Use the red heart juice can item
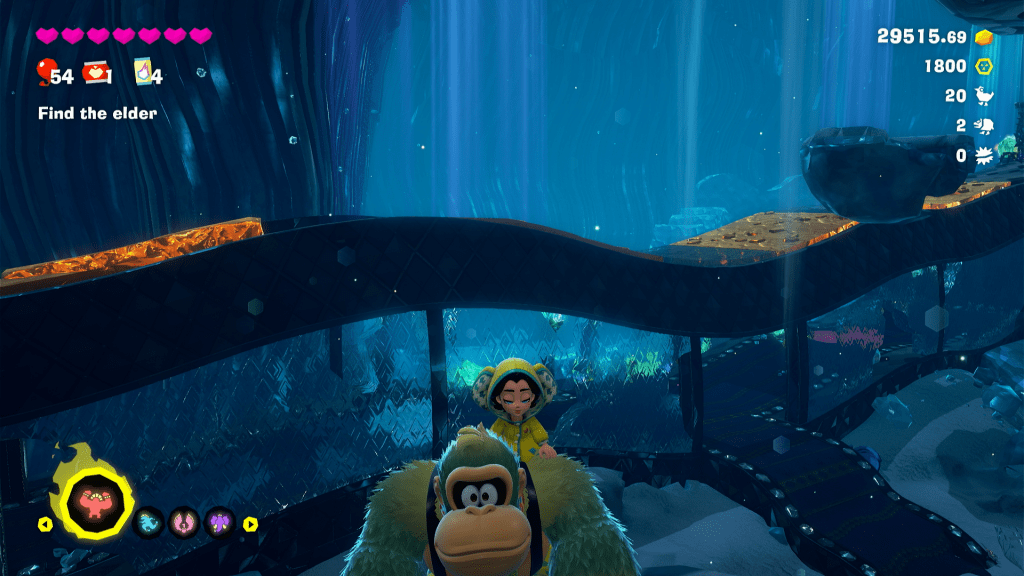Viewport: 1024px width, 576px height. tap(95, 72)
